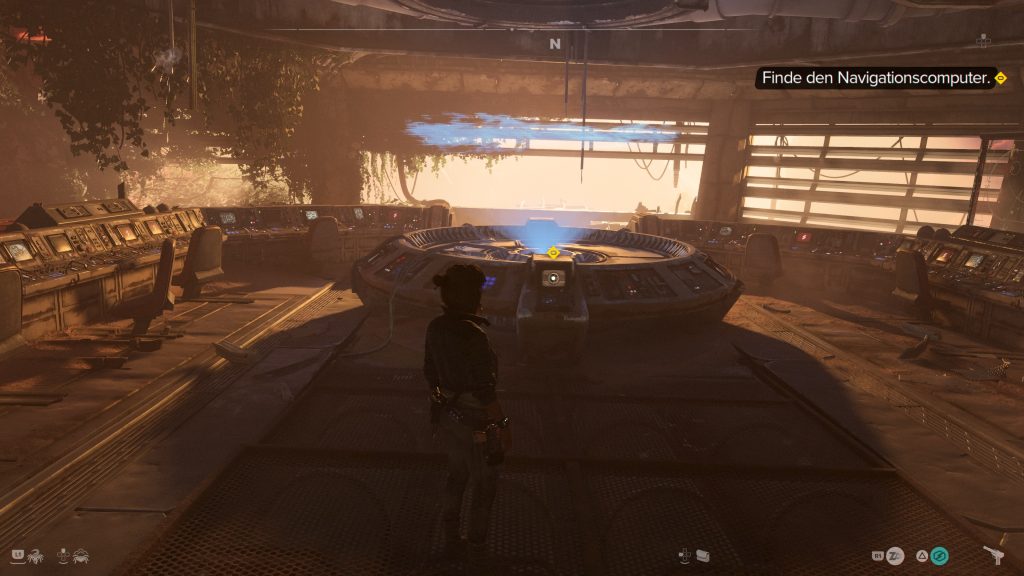Choose the scorpion-like Nix command icon
Screen dimensions: 1024x576
[x=33, y=553]
